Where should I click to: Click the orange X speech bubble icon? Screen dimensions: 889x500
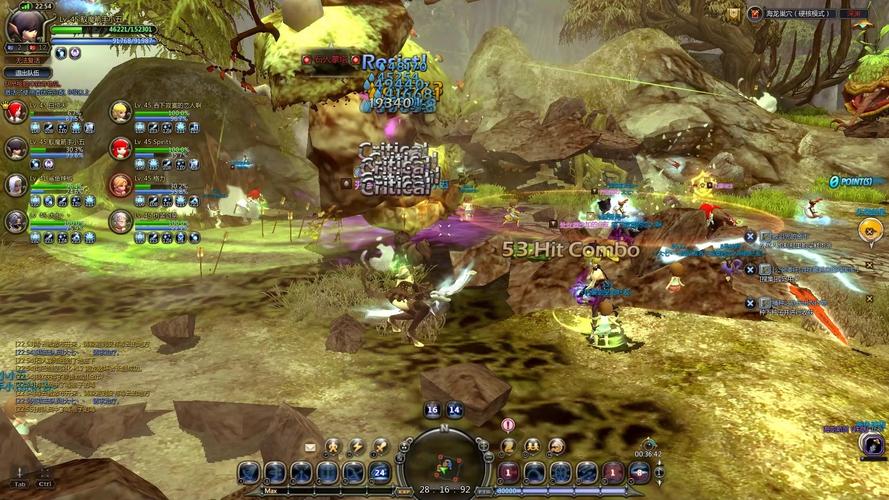coord(870,229)
